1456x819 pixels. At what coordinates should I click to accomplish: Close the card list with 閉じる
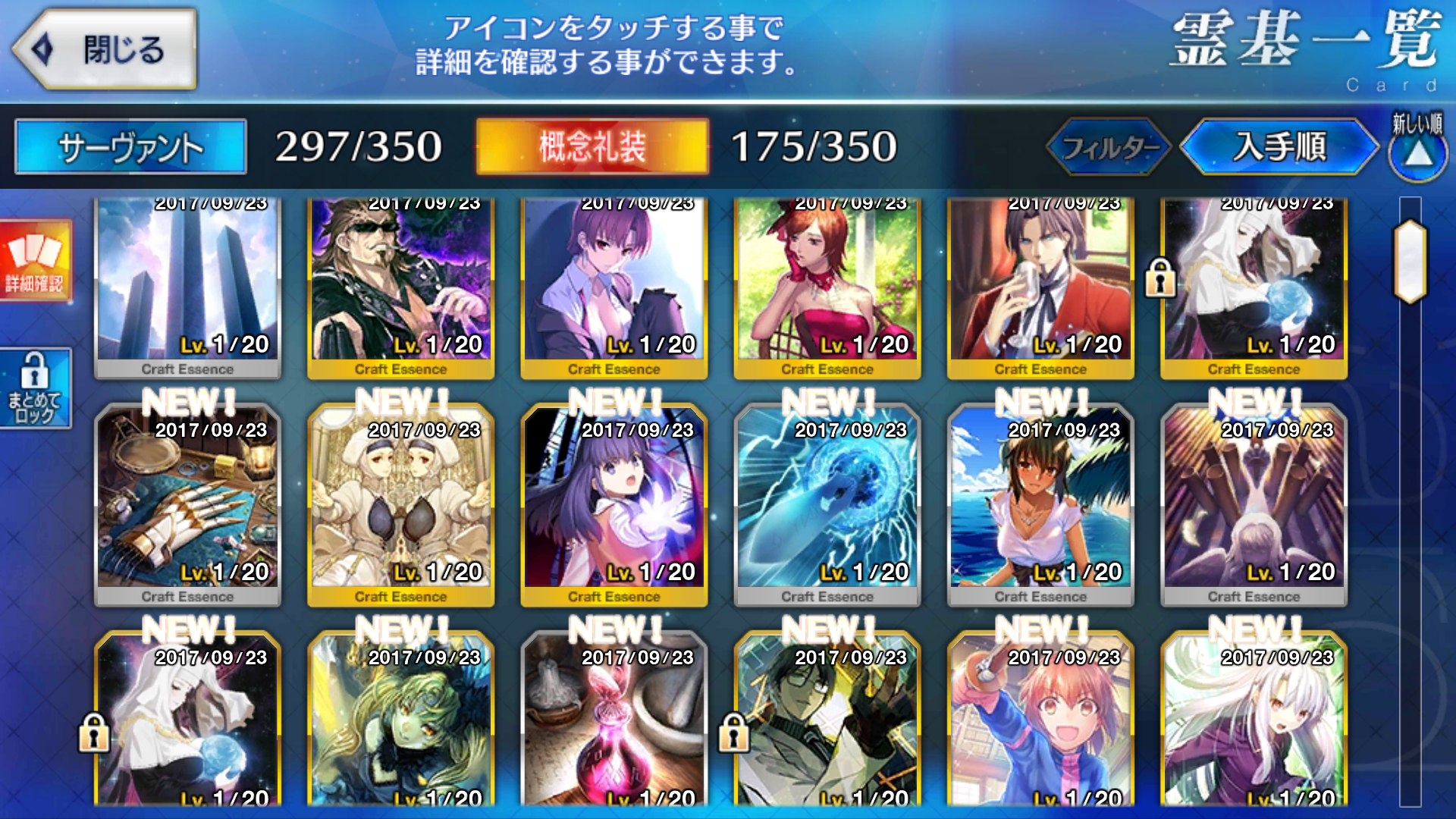pyautogui.click(x=106, y=50)
